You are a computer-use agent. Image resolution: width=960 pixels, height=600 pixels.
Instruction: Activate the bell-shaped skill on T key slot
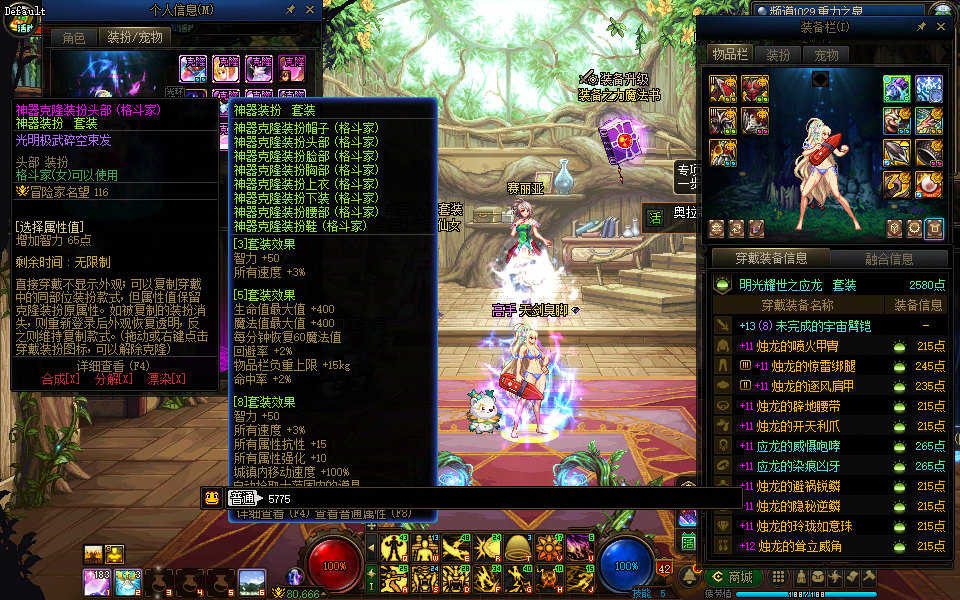coord(518,548)
